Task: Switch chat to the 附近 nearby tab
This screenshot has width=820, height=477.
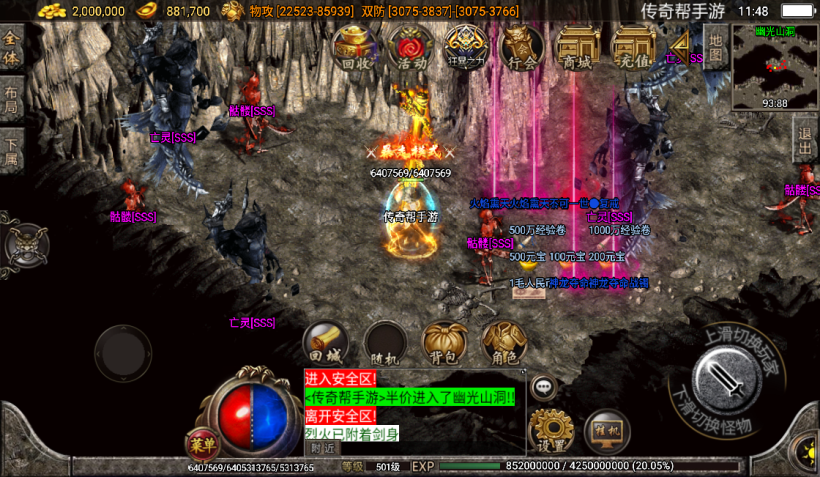Action: click(323, 449)
